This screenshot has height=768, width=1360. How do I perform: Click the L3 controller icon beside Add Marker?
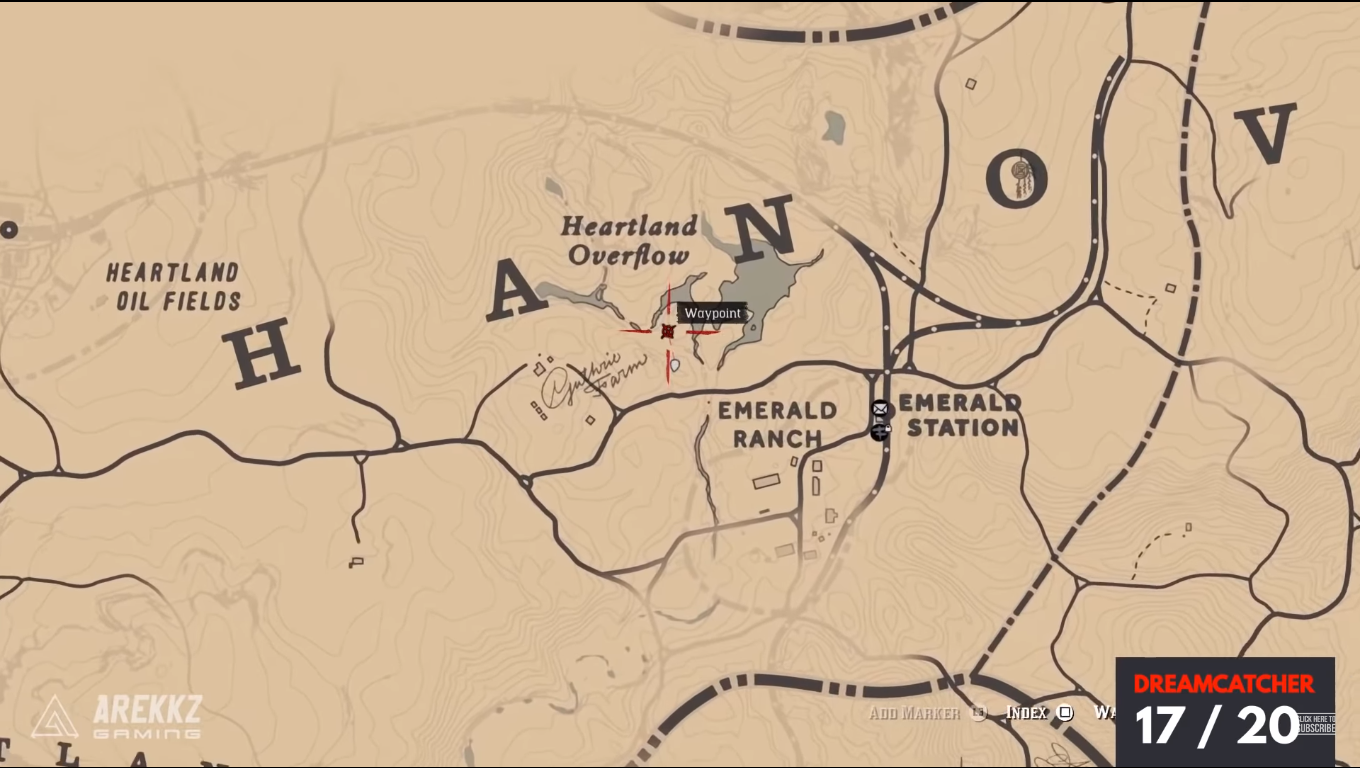pyautogui.click(x=977, y=713)
